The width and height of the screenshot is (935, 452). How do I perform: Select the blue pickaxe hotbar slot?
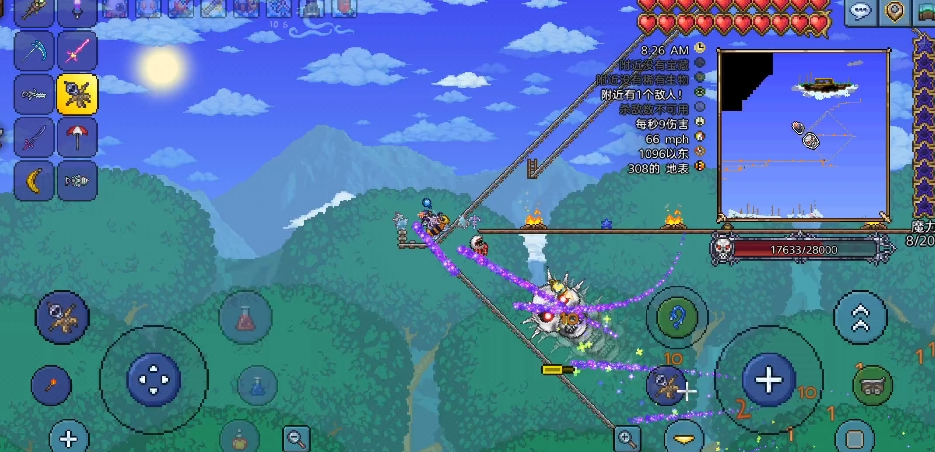pos(36,50)
